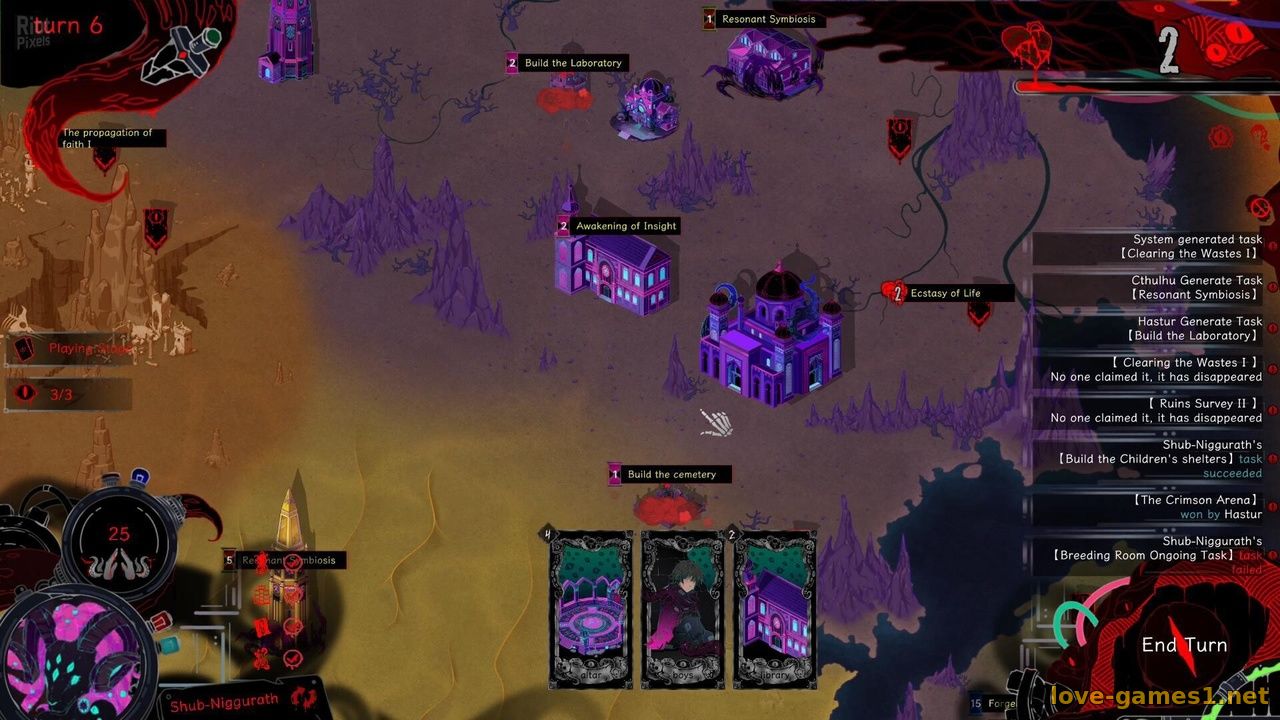Image resolution: width=1280 pixels, height=720 pixels.
Task: Open the Build the cemetery task label
Action: tap(671, 474)
